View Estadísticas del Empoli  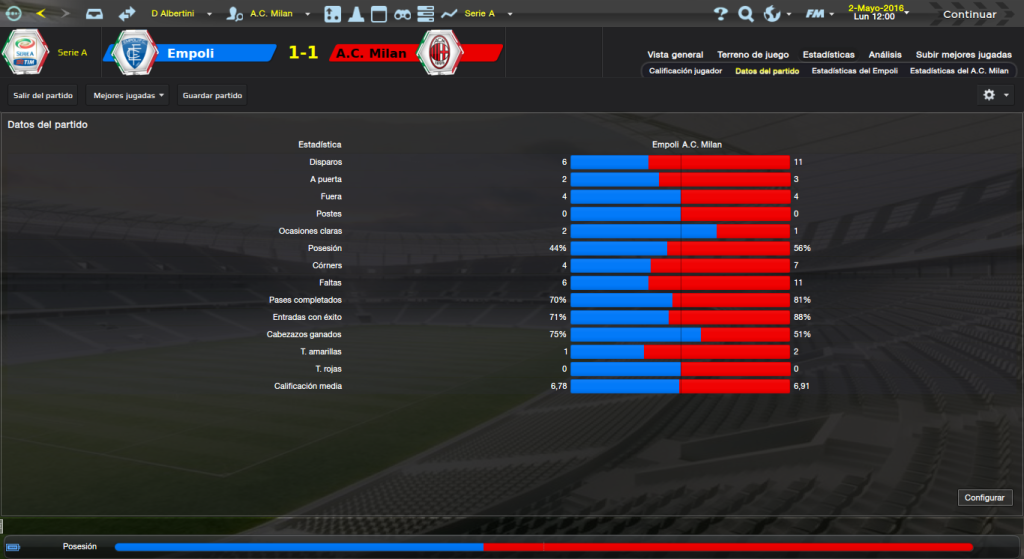[854, 72]
